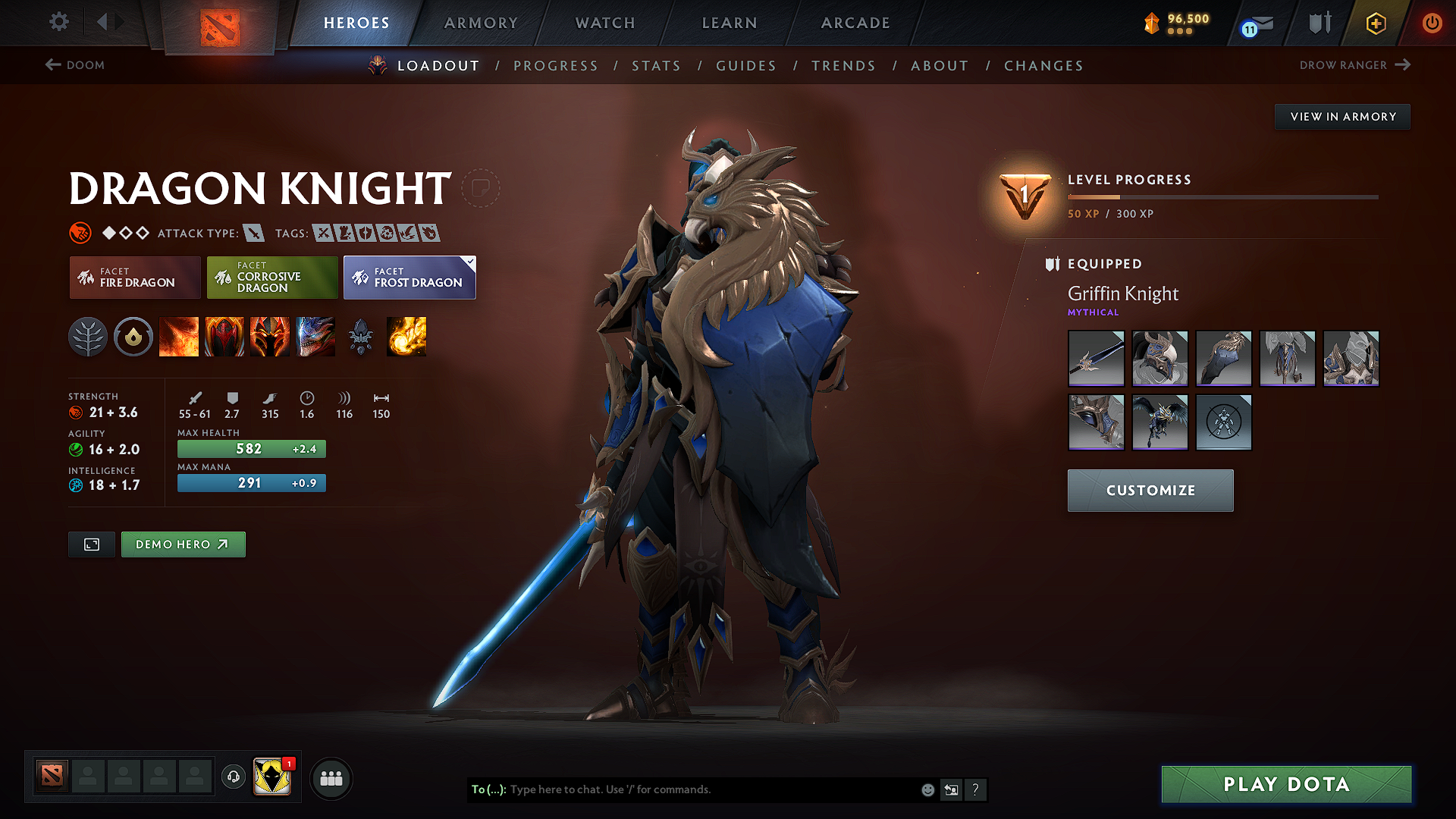Open the chat help question mark
Image resolution: width=1456 pixels, height=819 pixels.
click(x=976, y=789)
